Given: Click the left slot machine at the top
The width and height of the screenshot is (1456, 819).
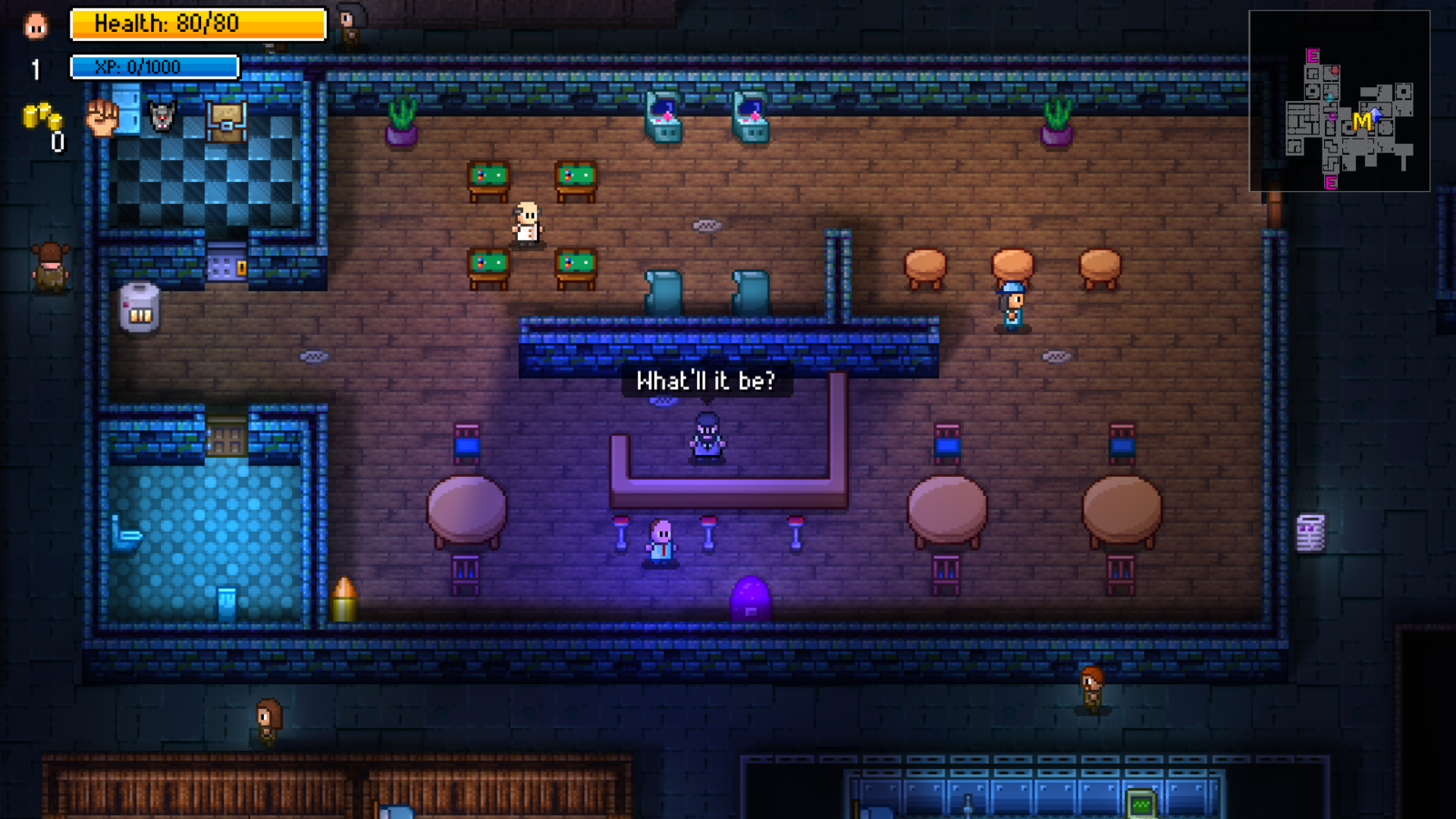Looking at the screenshot, I should (x=665, y=118).
